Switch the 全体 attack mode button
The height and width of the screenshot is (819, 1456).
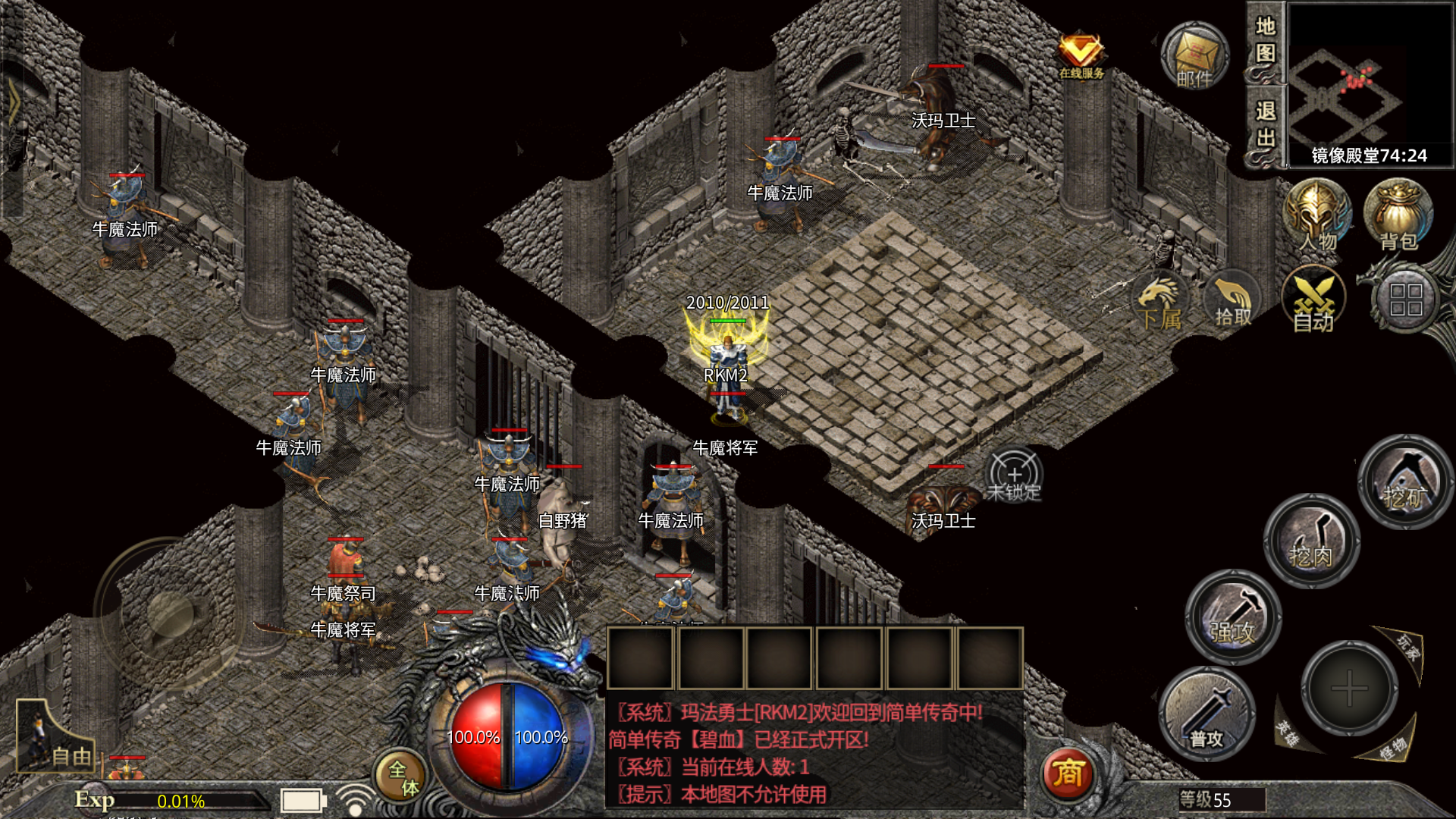(401, 777)
